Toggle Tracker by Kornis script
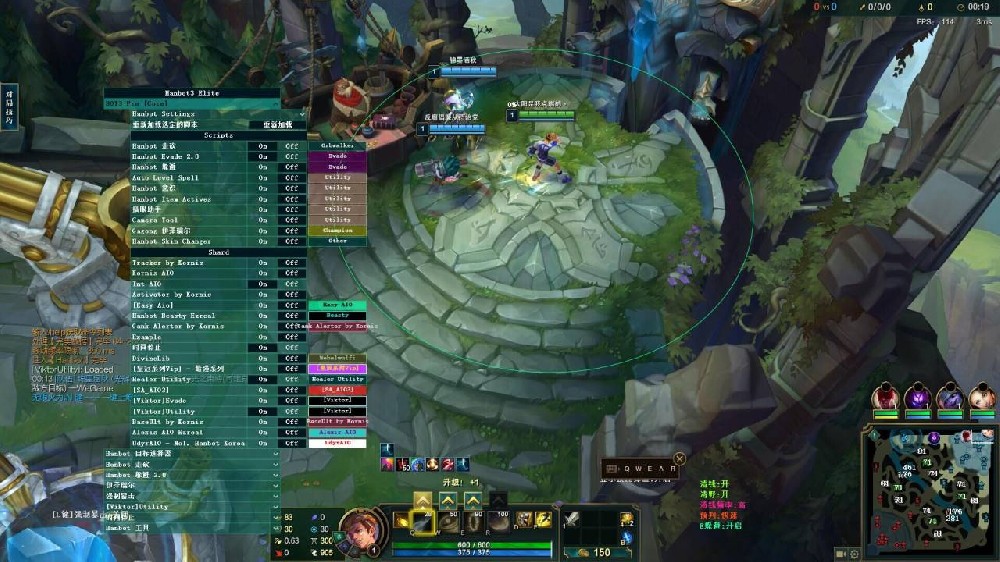This screenshot has height=562, width=1000. (263, 262)
